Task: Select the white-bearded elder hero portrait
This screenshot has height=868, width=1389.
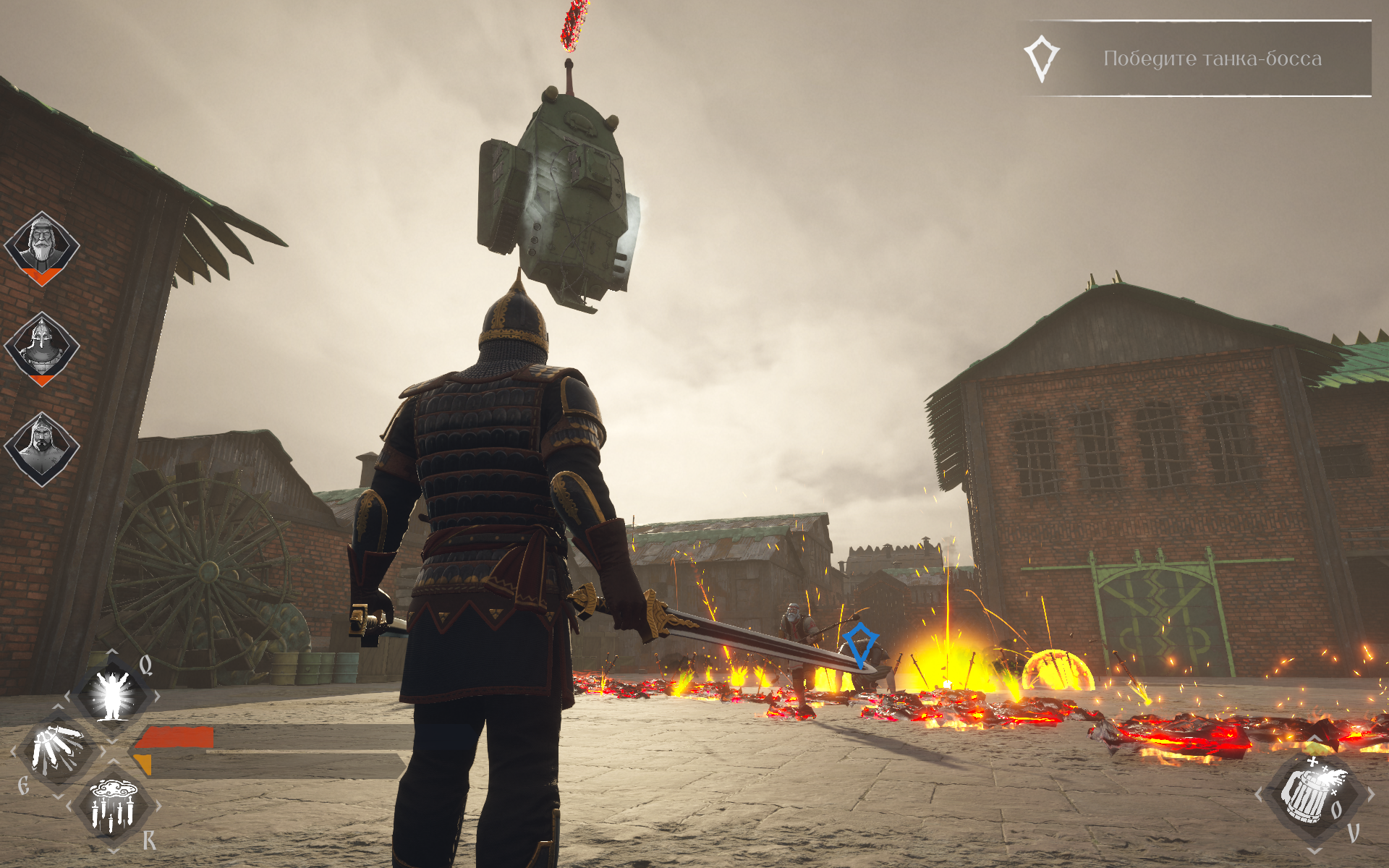Action: (x=42, y=244)
